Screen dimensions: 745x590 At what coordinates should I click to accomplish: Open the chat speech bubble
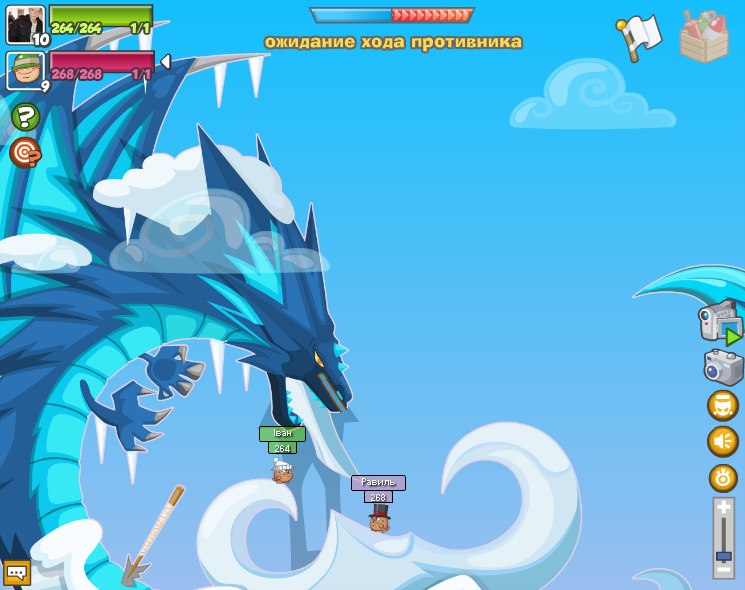click(17, 572)
